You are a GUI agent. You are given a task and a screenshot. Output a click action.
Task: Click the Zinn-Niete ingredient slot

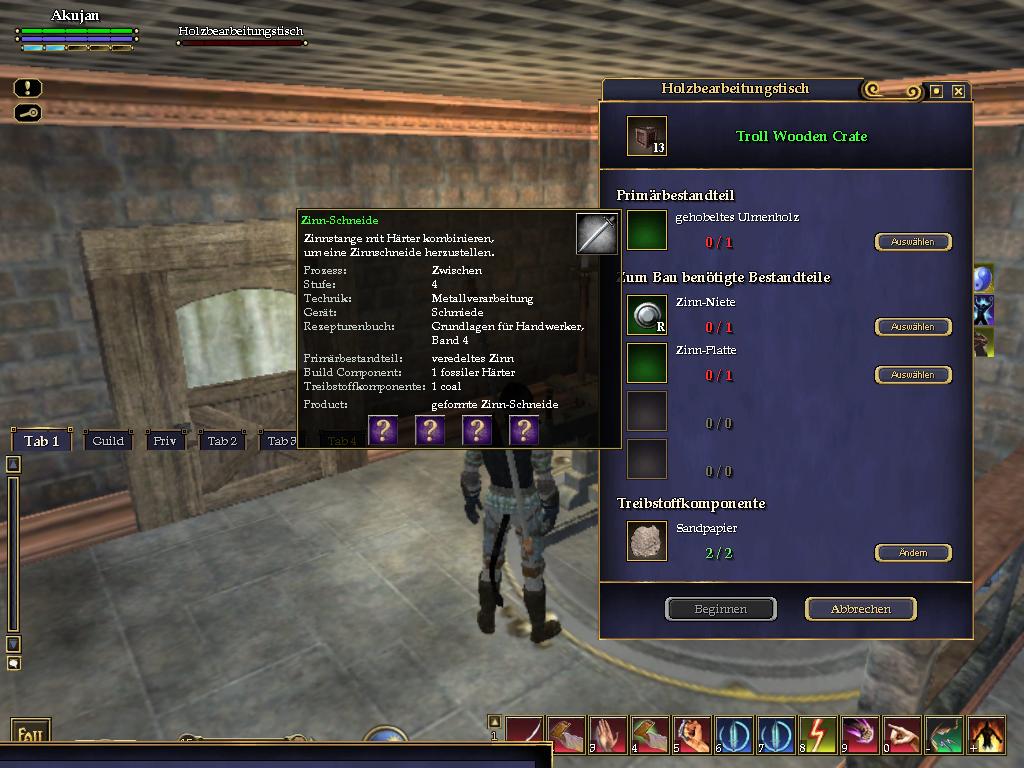646,315
